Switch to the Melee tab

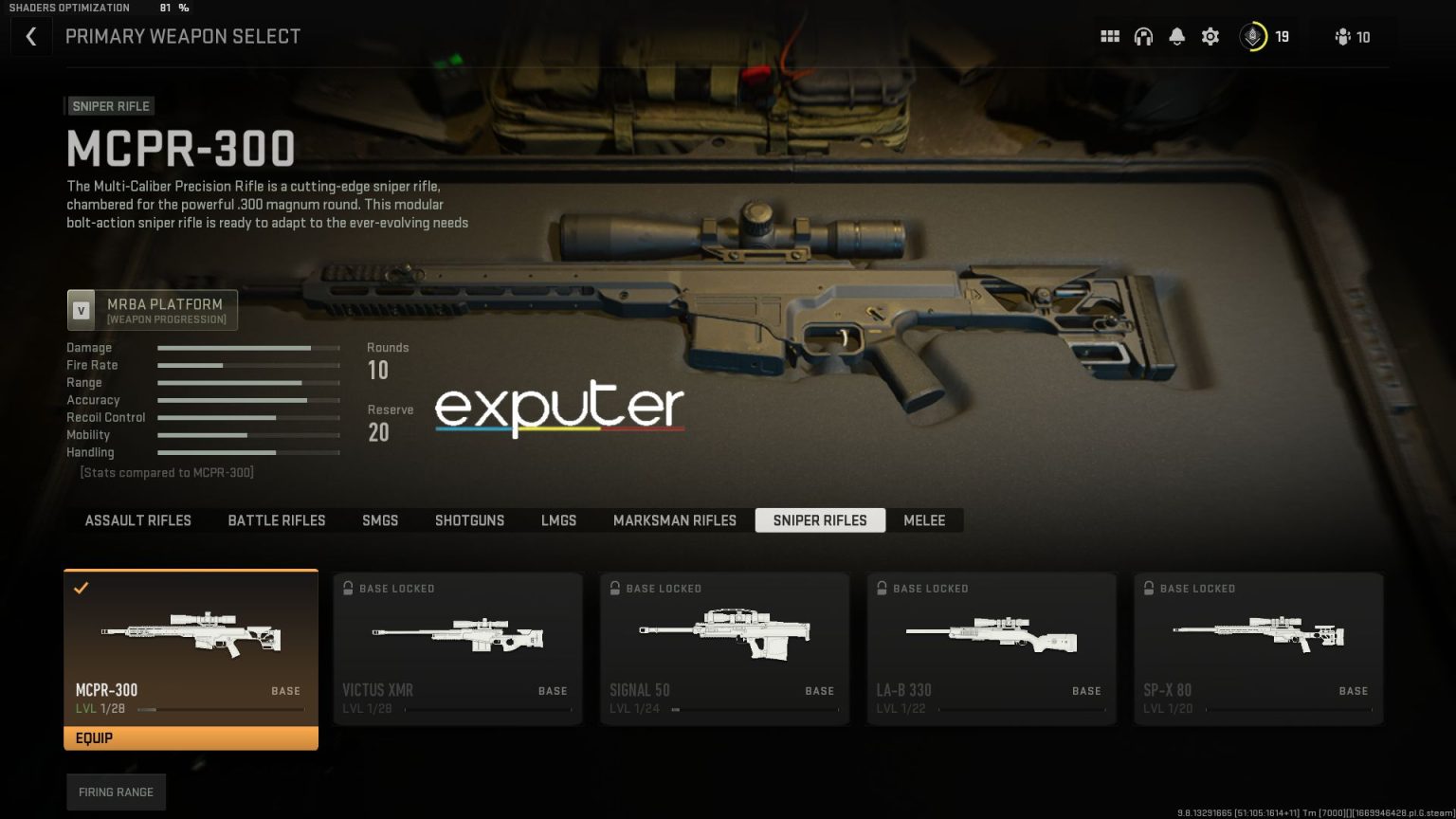(924, 520)
